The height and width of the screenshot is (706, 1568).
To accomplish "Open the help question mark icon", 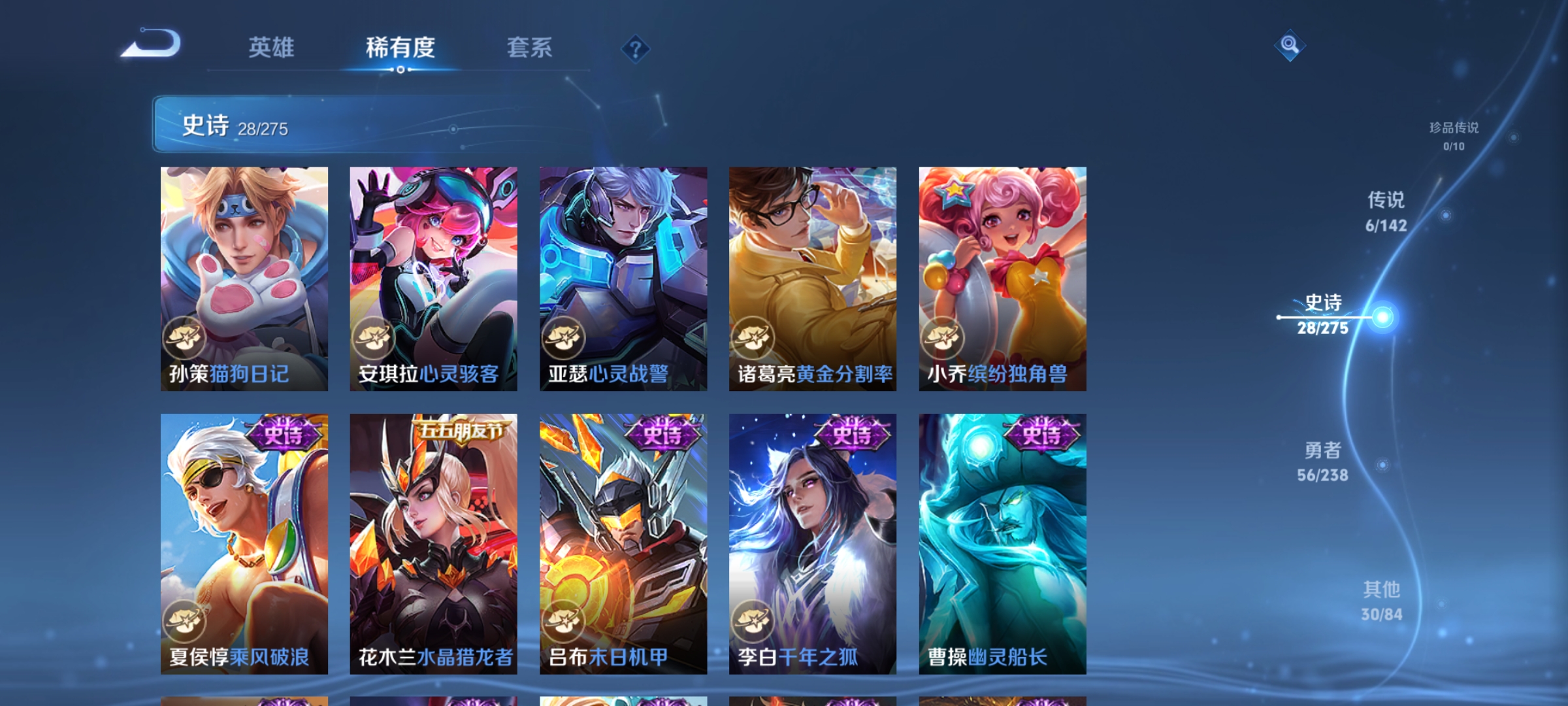I will (636, 49).
